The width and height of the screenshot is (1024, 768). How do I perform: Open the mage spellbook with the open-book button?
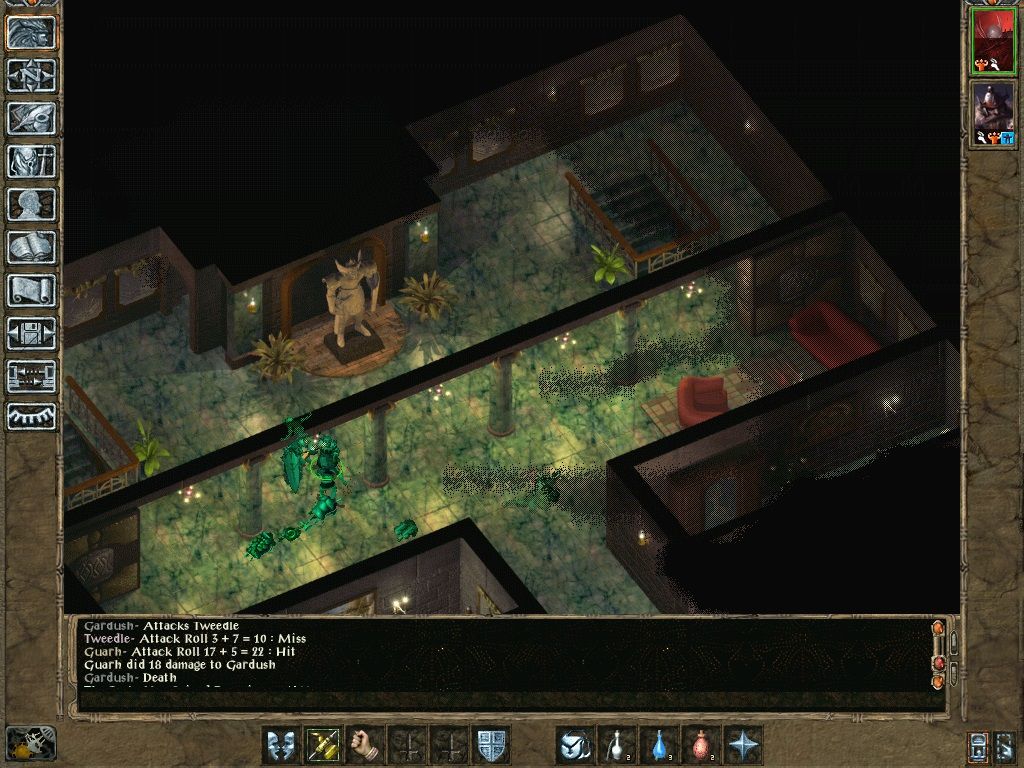point(32,247)
